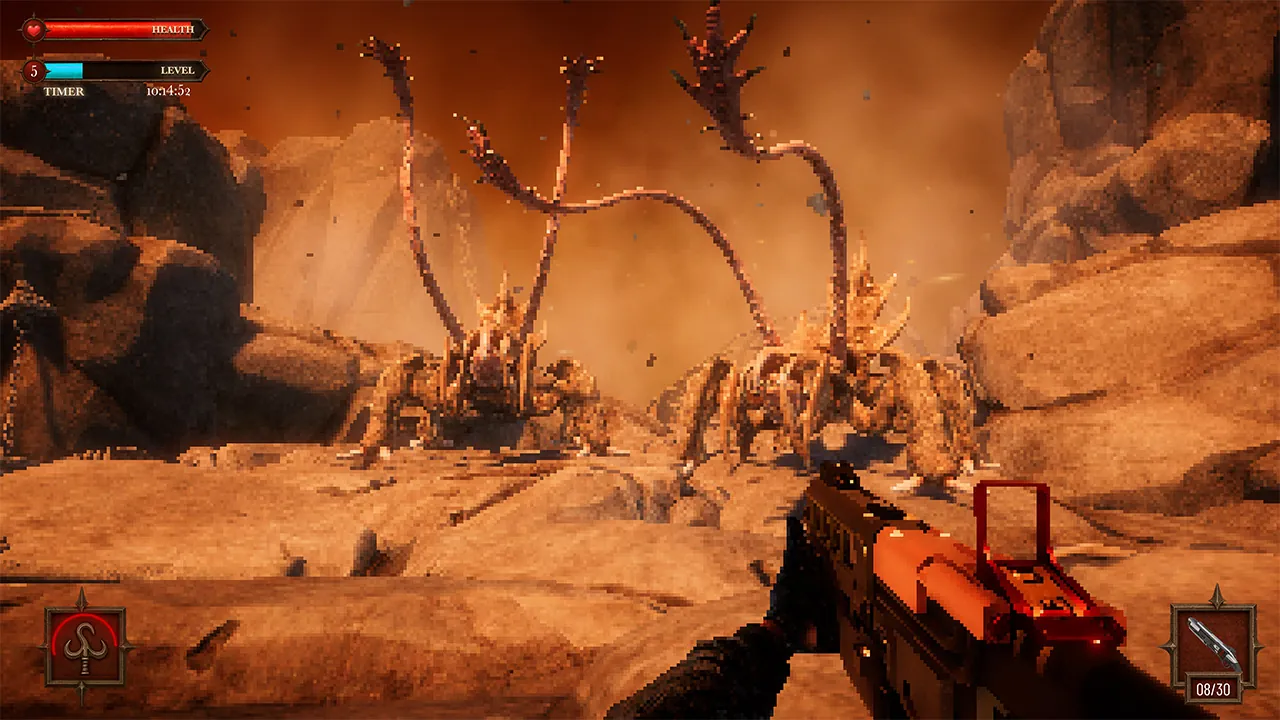Click the heart icon on the health bar
1280x720 pixels.
pos(33,29)
